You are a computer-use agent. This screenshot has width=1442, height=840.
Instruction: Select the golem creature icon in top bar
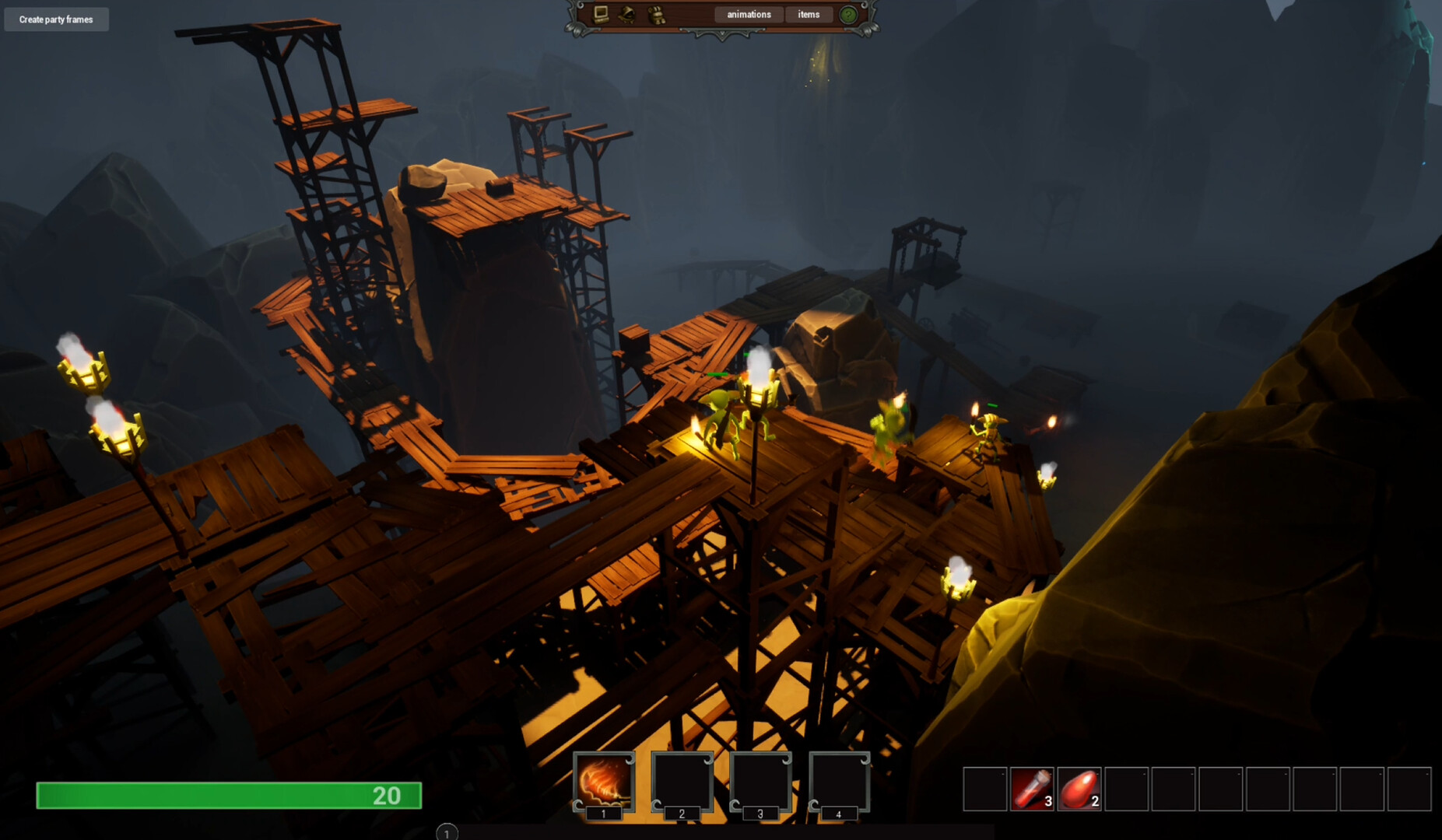point(656,14)
